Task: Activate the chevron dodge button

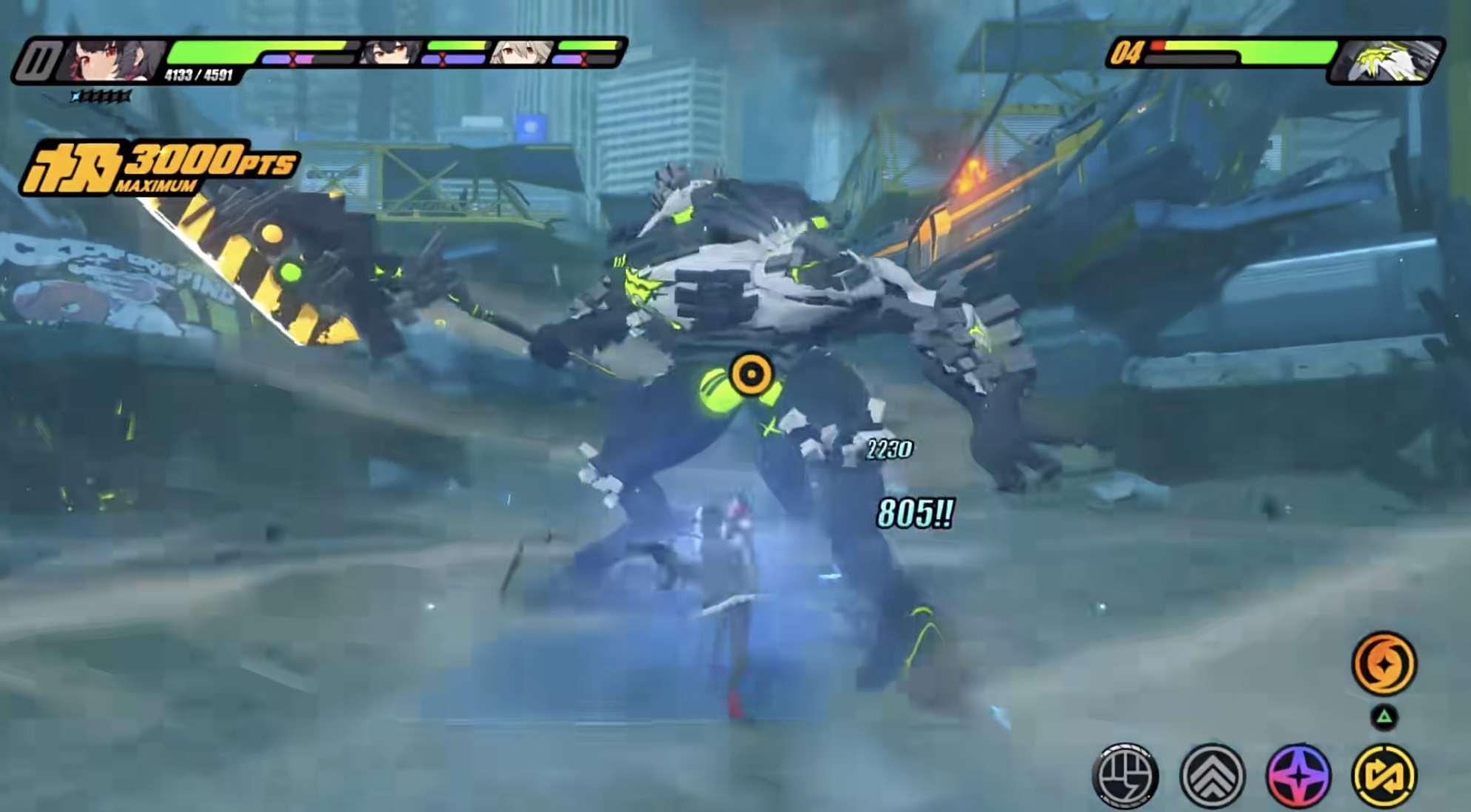Action: point(1212,775)
